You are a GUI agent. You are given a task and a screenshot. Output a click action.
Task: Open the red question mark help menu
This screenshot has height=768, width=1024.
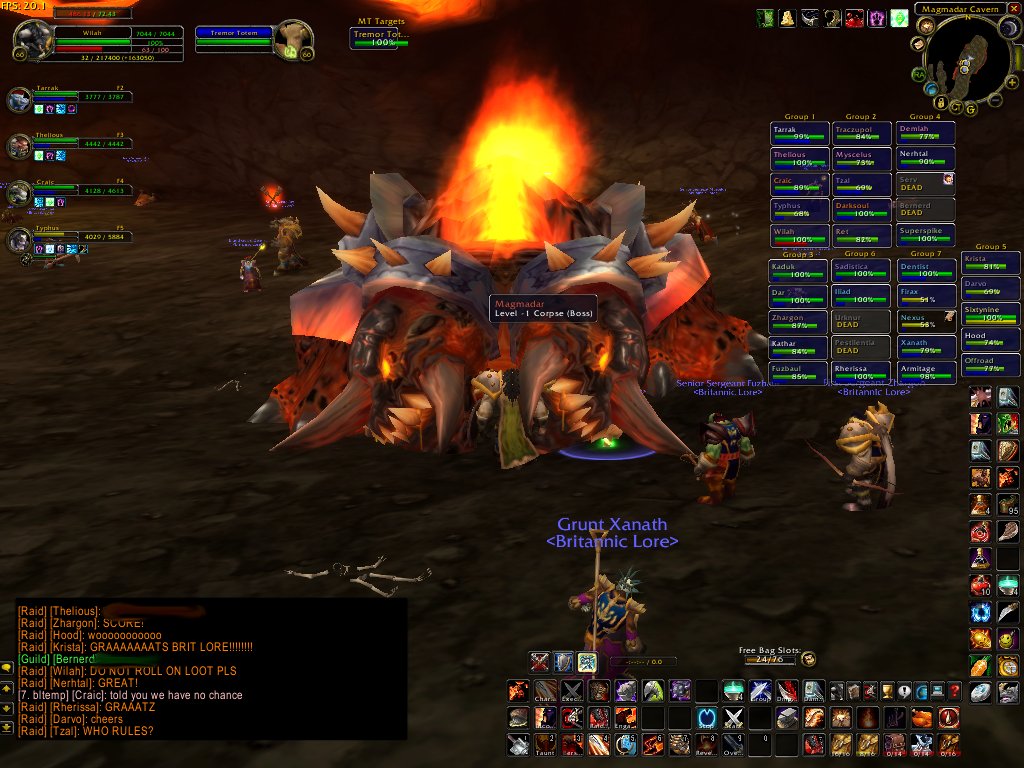point(954,691)
